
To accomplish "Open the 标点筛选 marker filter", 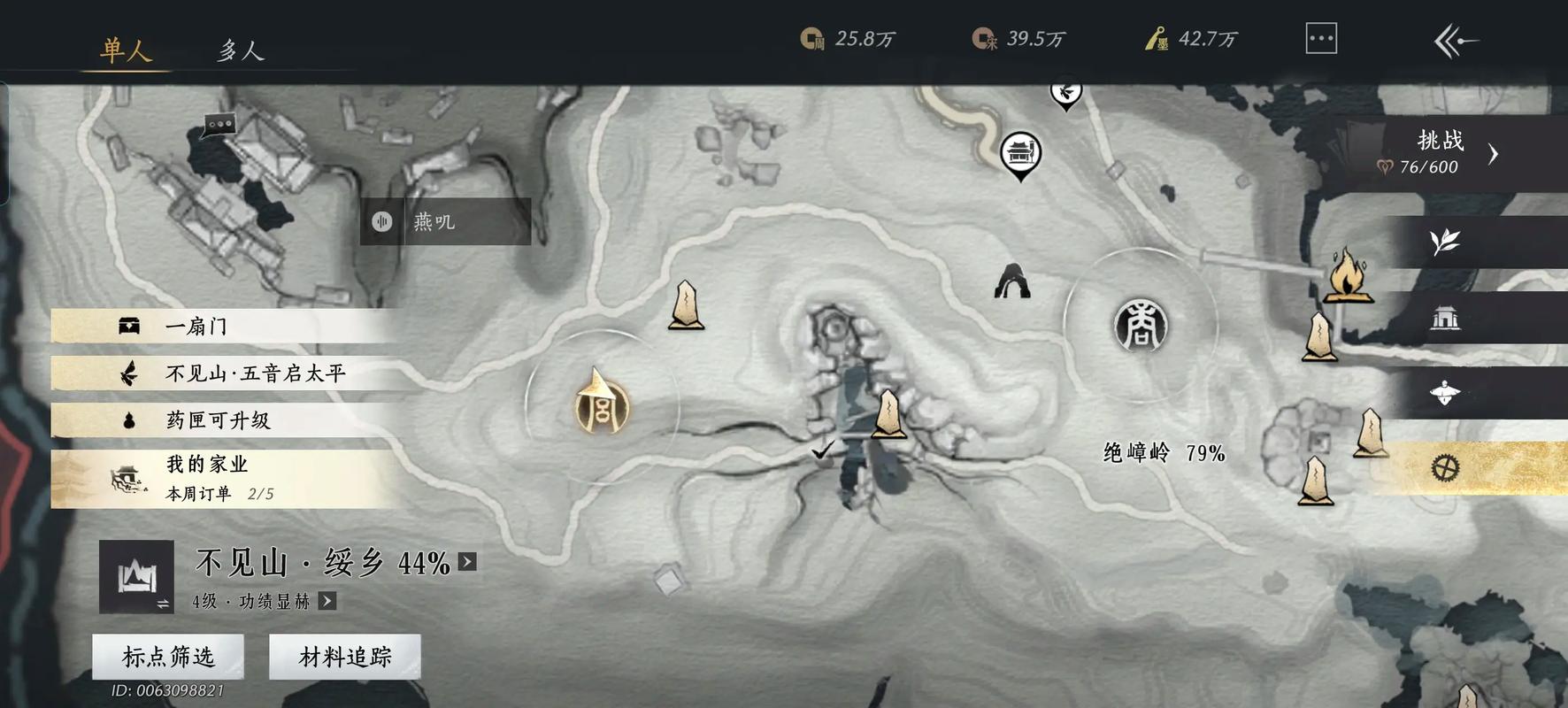I will pyautogui.click(x=168, y=657).
